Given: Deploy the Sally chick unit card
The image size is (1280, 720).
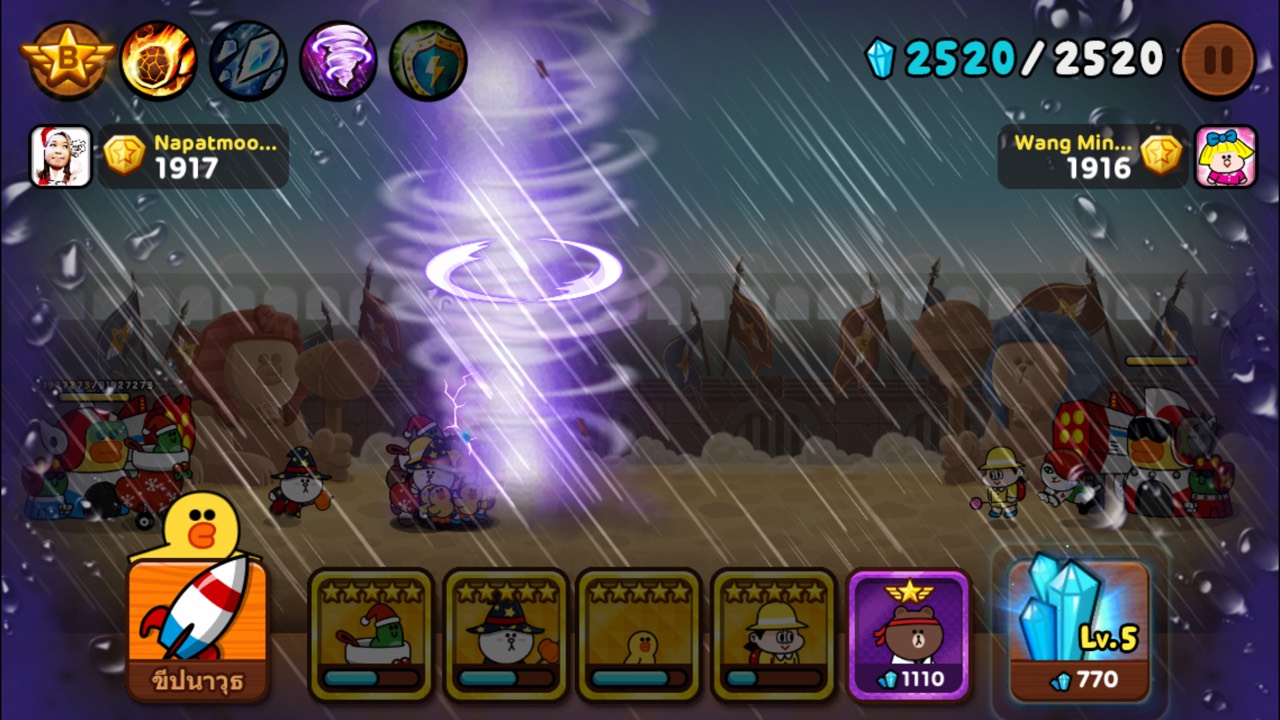Looking at the screenshot, I should pos(639,634).
